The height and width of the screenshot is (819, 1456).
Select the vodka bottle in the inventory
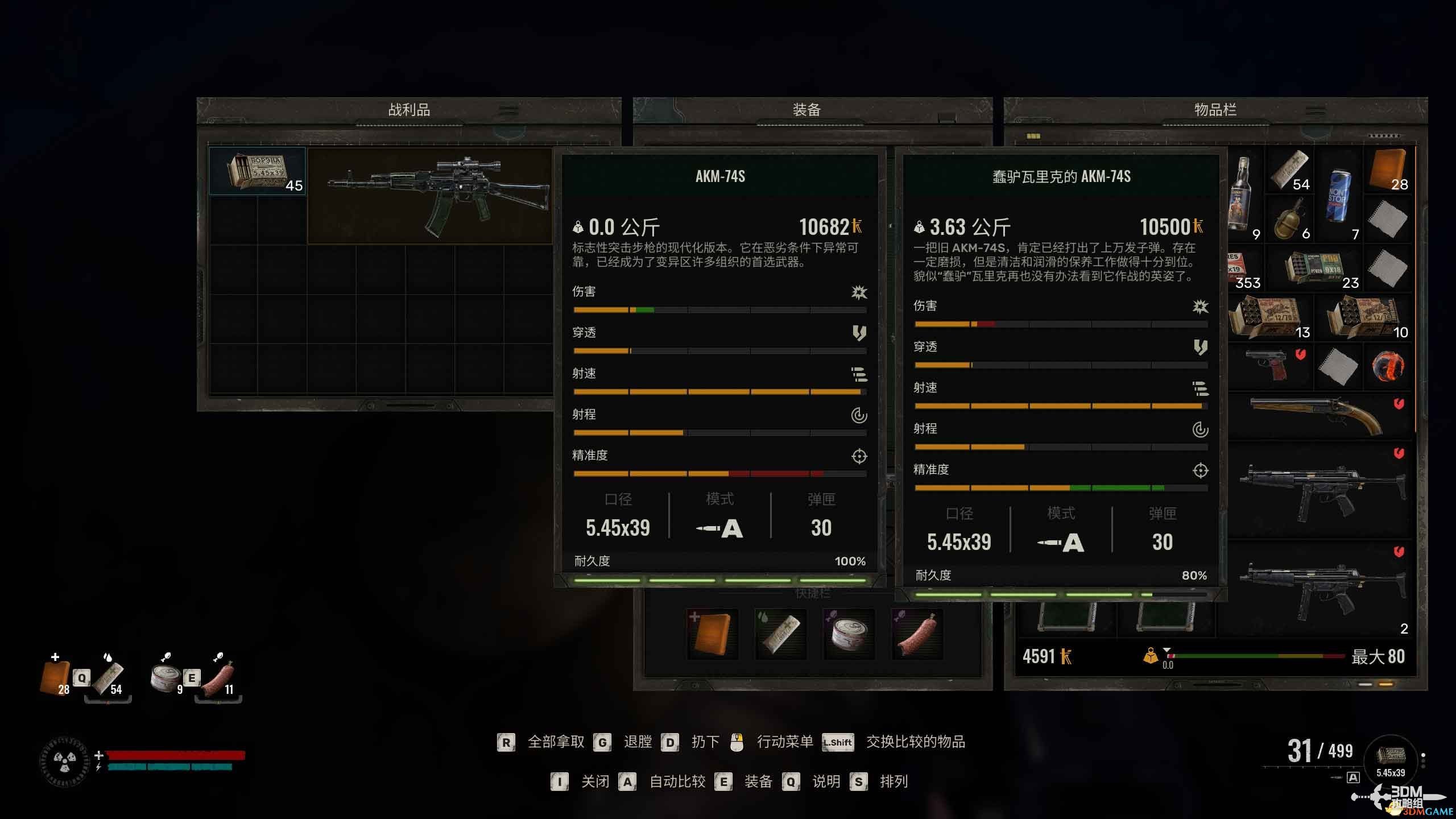[x=1242, y=193]
